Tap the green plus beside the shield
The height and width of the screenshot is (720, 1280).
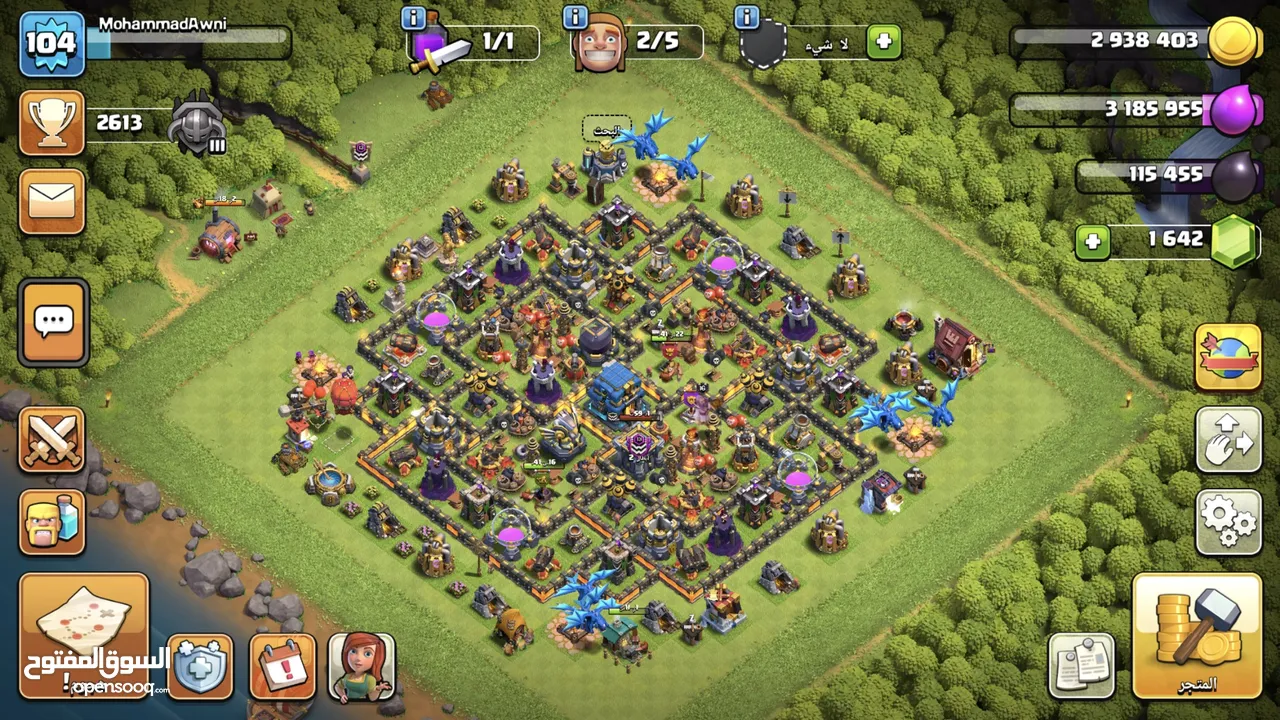[883, 42]
